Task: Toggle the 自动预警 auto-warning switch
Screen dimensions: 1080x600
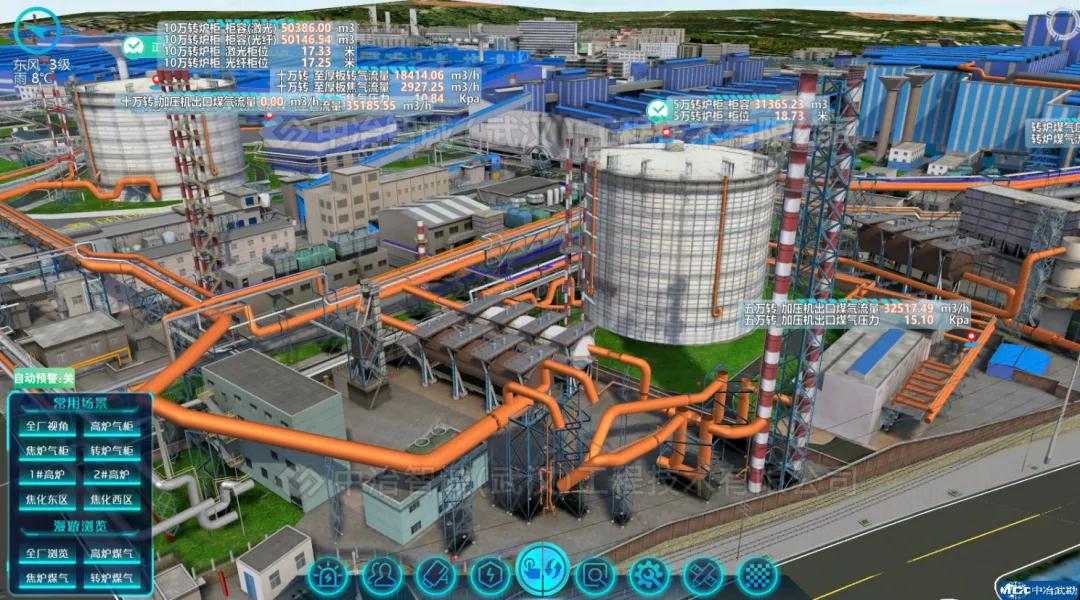Action: [43, 378]
